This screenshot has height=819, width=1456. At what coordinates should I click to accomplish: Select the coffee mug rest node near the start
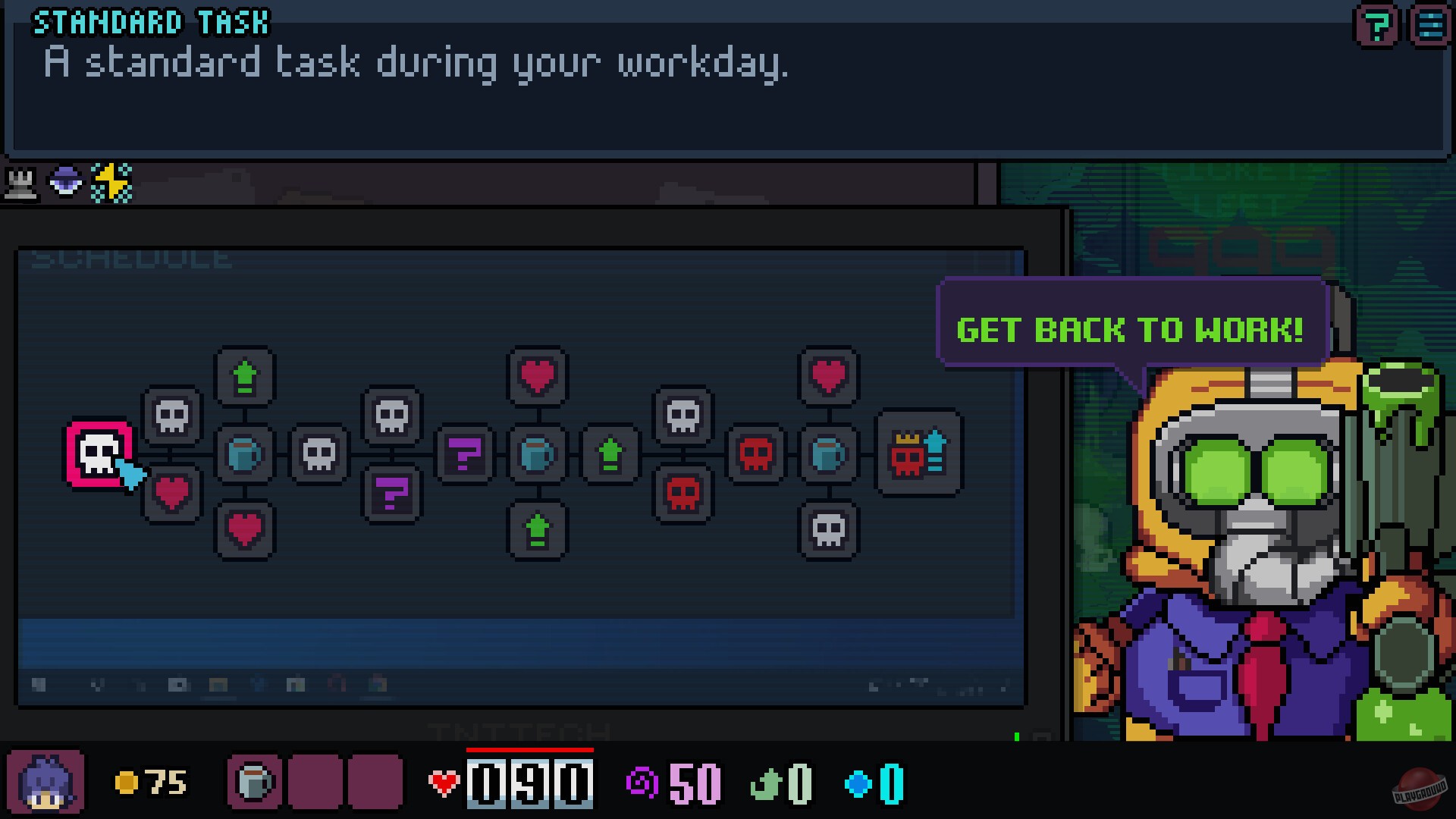click(244, 455)
